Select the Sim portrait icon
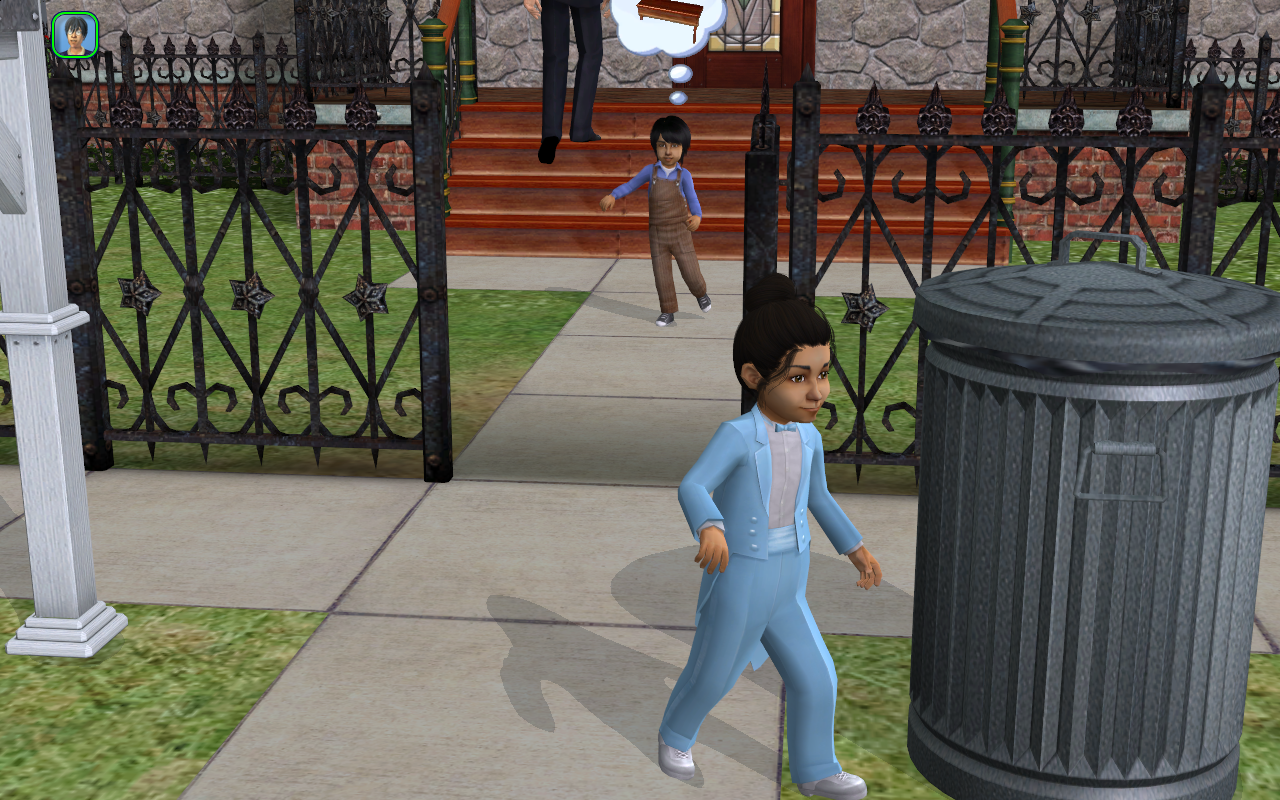 coord(74,35)
